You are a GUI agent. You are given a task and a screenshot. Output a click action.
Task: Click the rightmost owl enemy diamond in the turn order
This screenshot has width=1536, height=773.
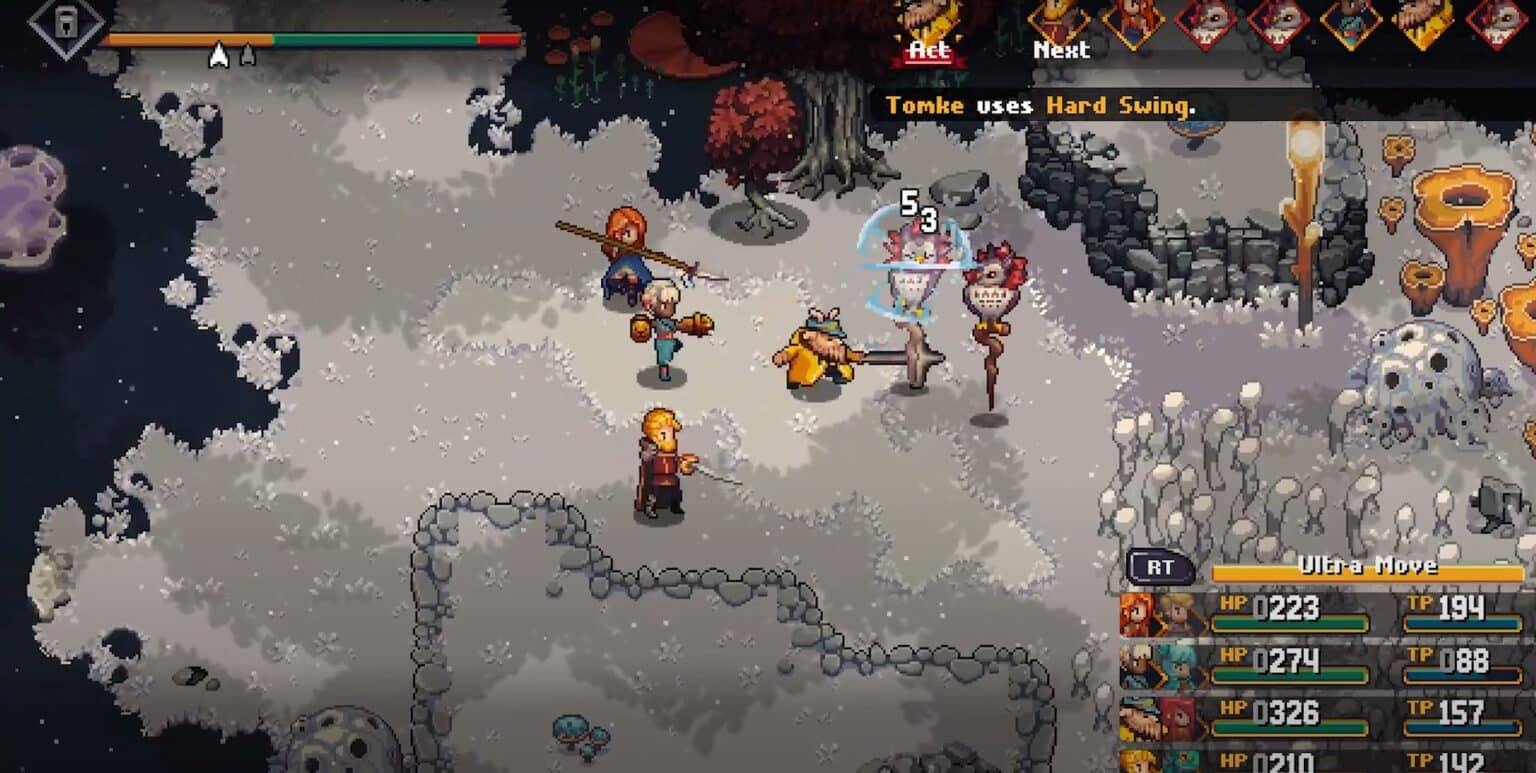1500,22
